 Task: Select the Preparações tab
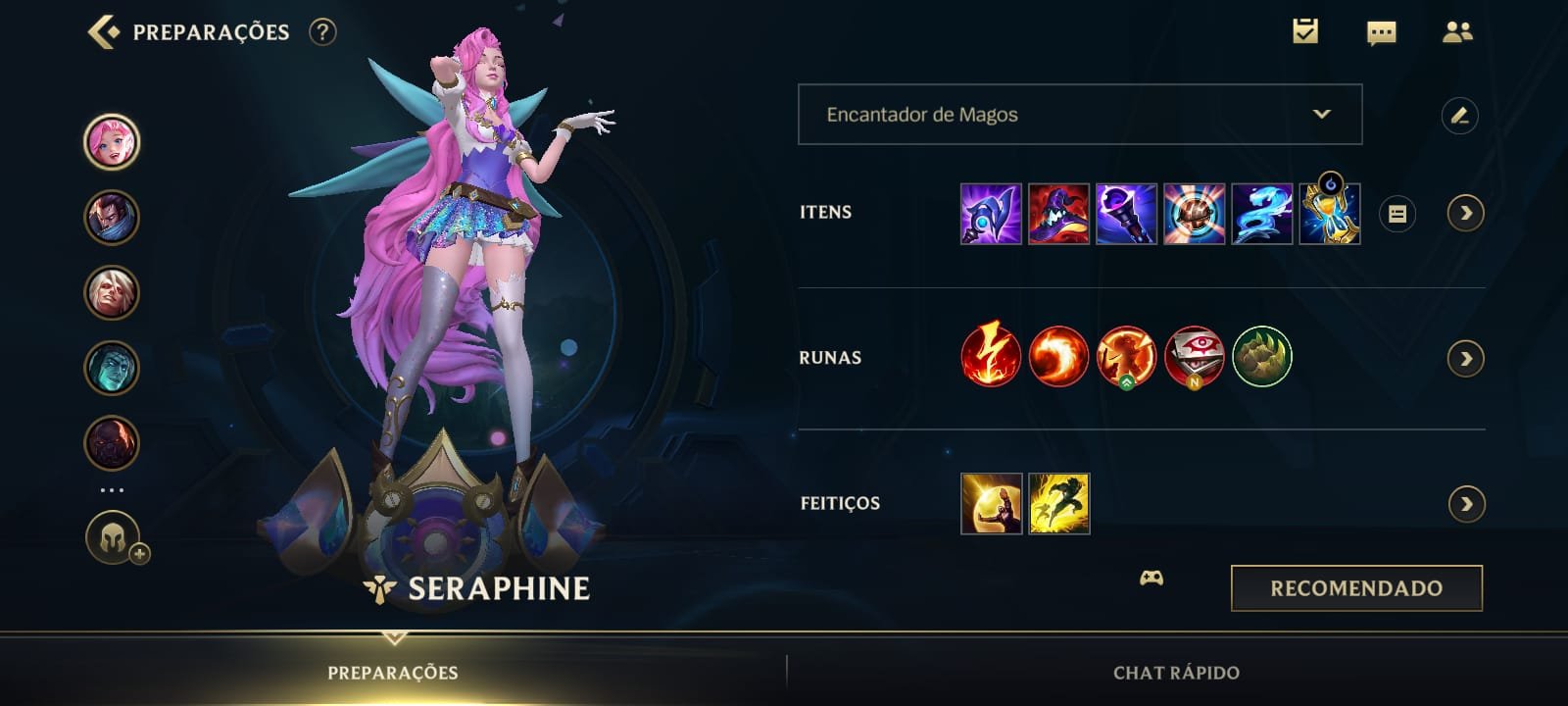[x=392, y=674]
